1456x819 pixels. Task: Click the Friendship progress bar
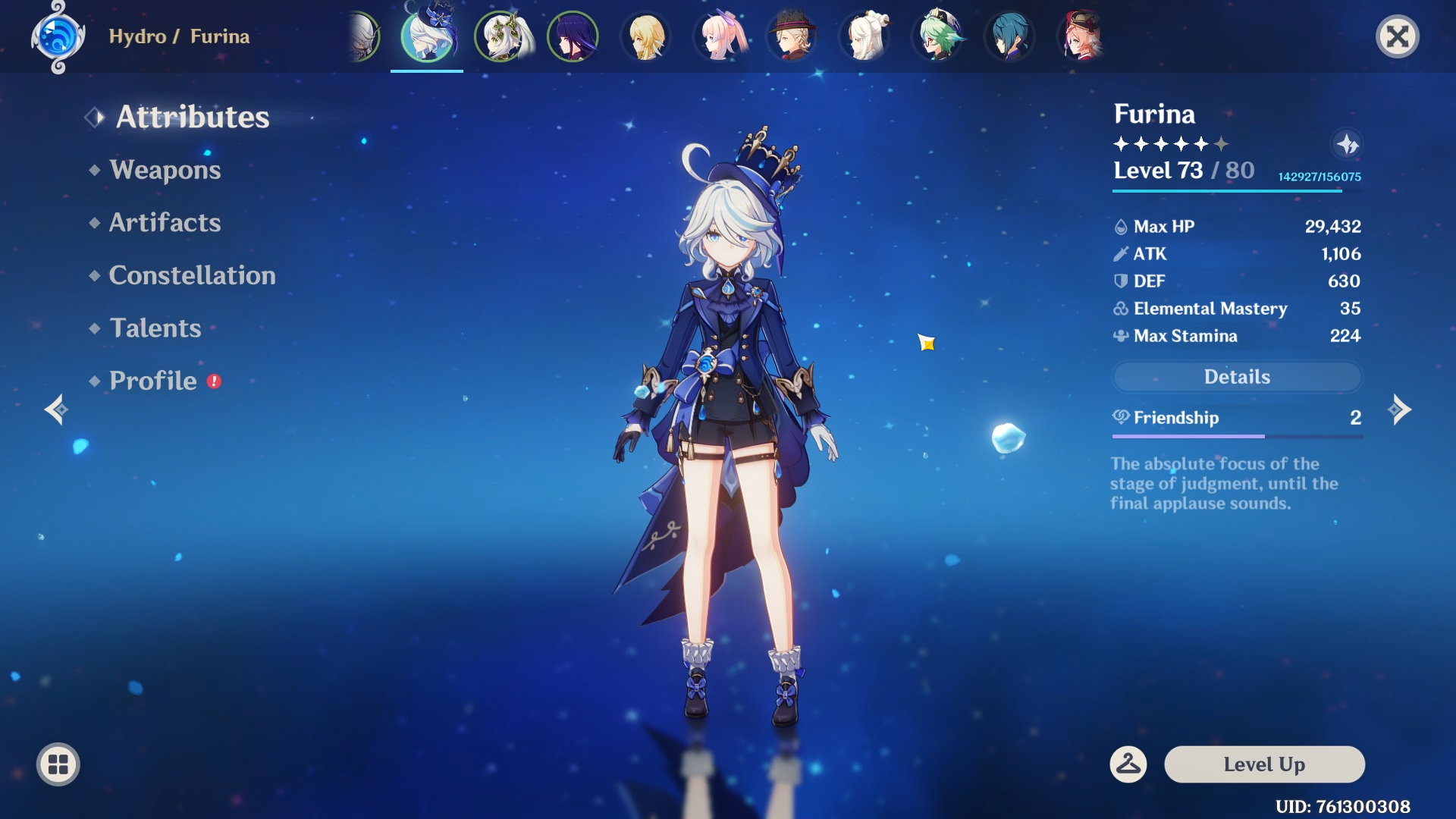(x=1237, y=437)
